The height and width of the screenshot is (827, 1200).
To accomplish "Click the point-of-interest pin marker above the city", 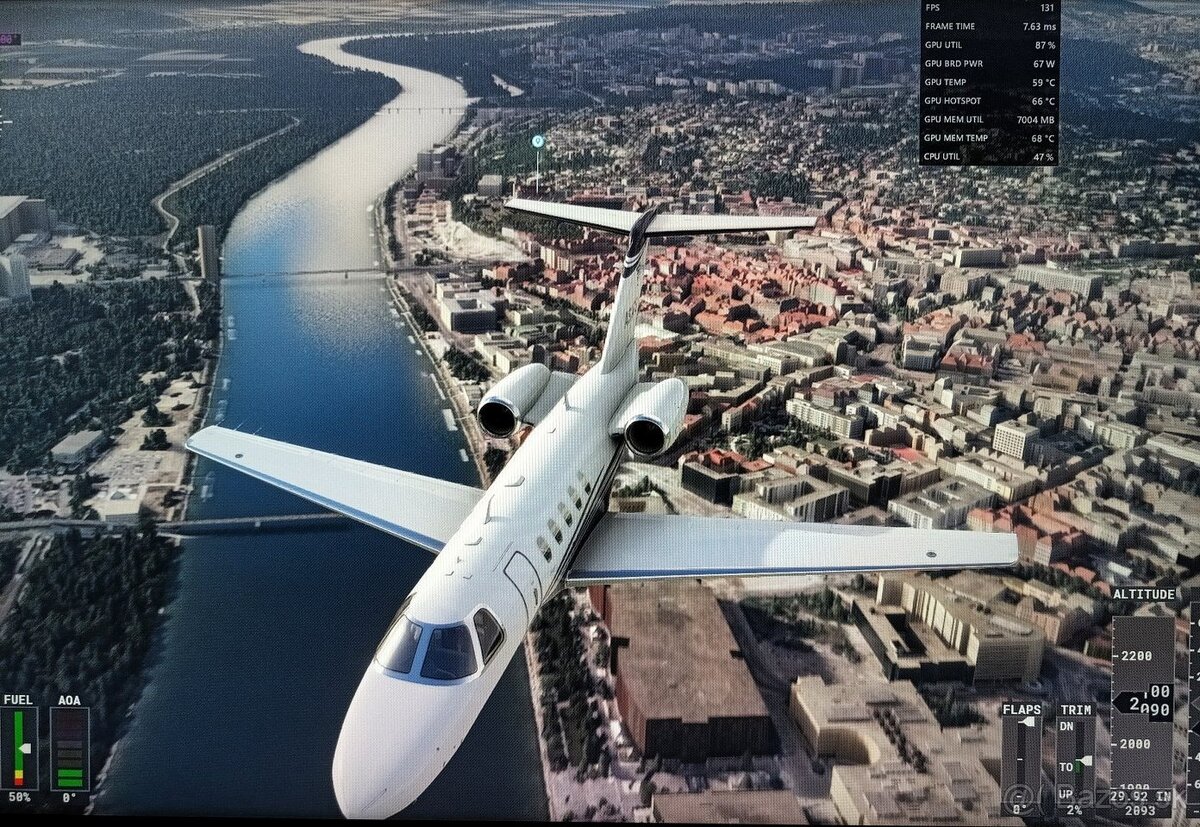I will click(538, 142).
